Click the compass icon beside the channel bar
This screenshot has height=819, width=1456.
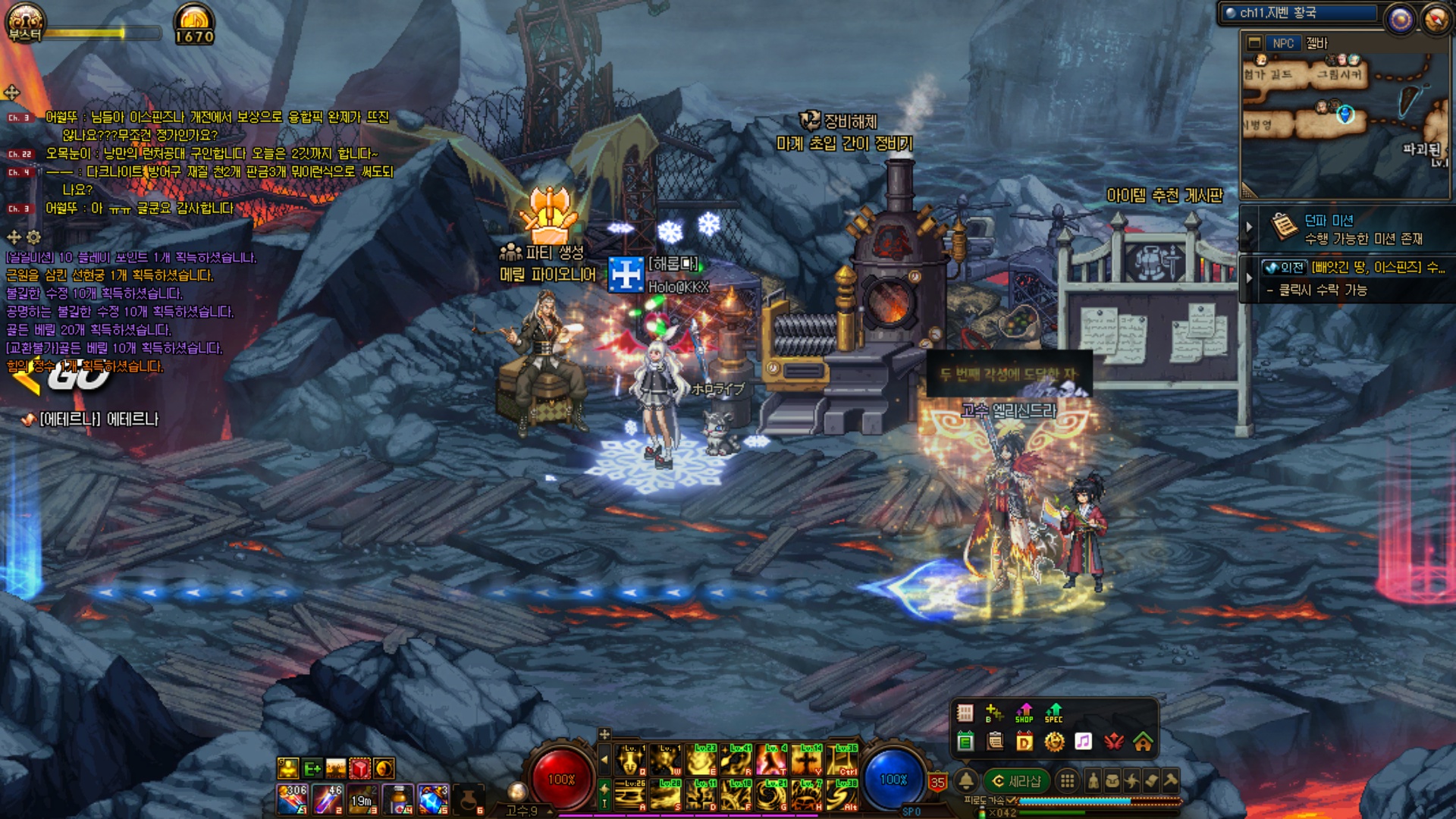pos(1435,18)
